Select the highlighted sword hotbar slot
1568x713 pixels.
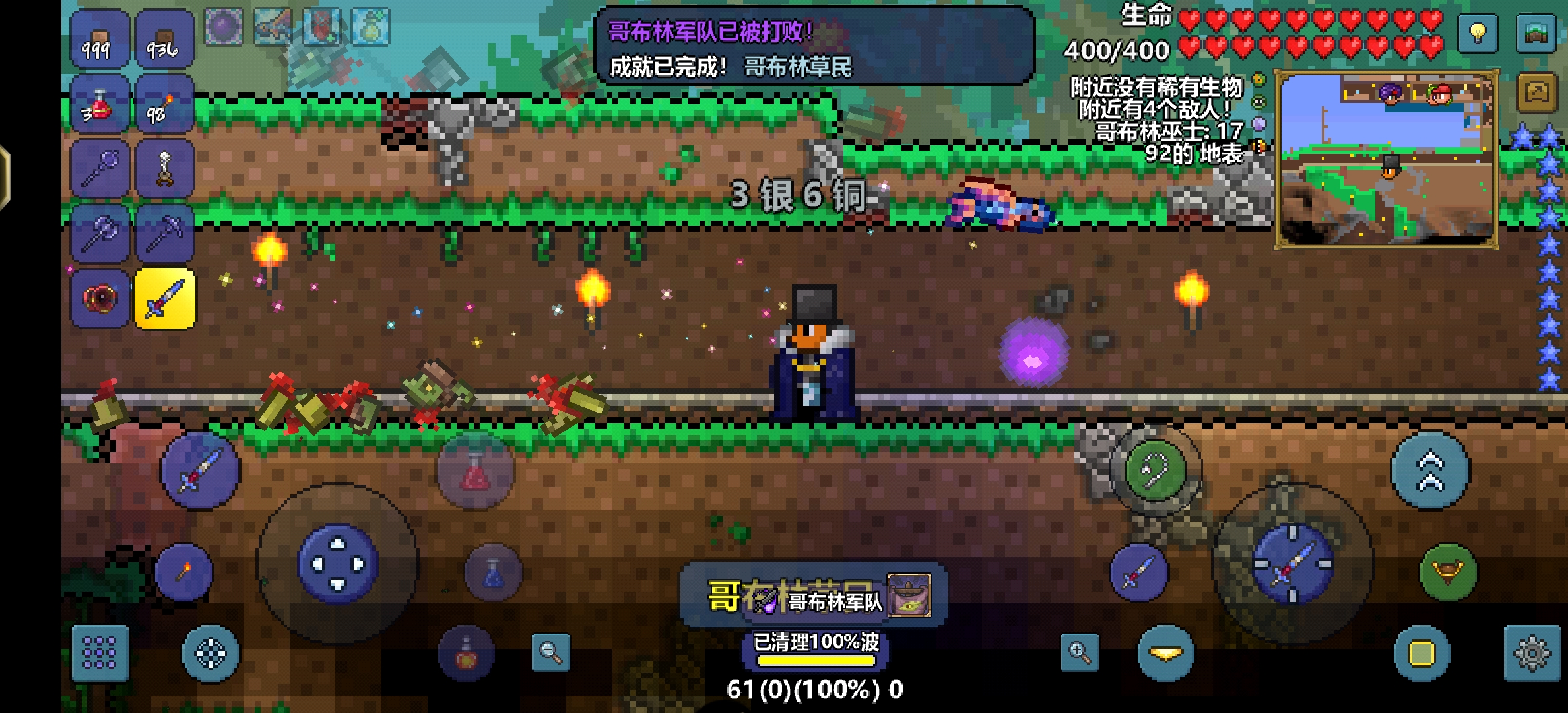pyautogui.click(x=165, y=298)
